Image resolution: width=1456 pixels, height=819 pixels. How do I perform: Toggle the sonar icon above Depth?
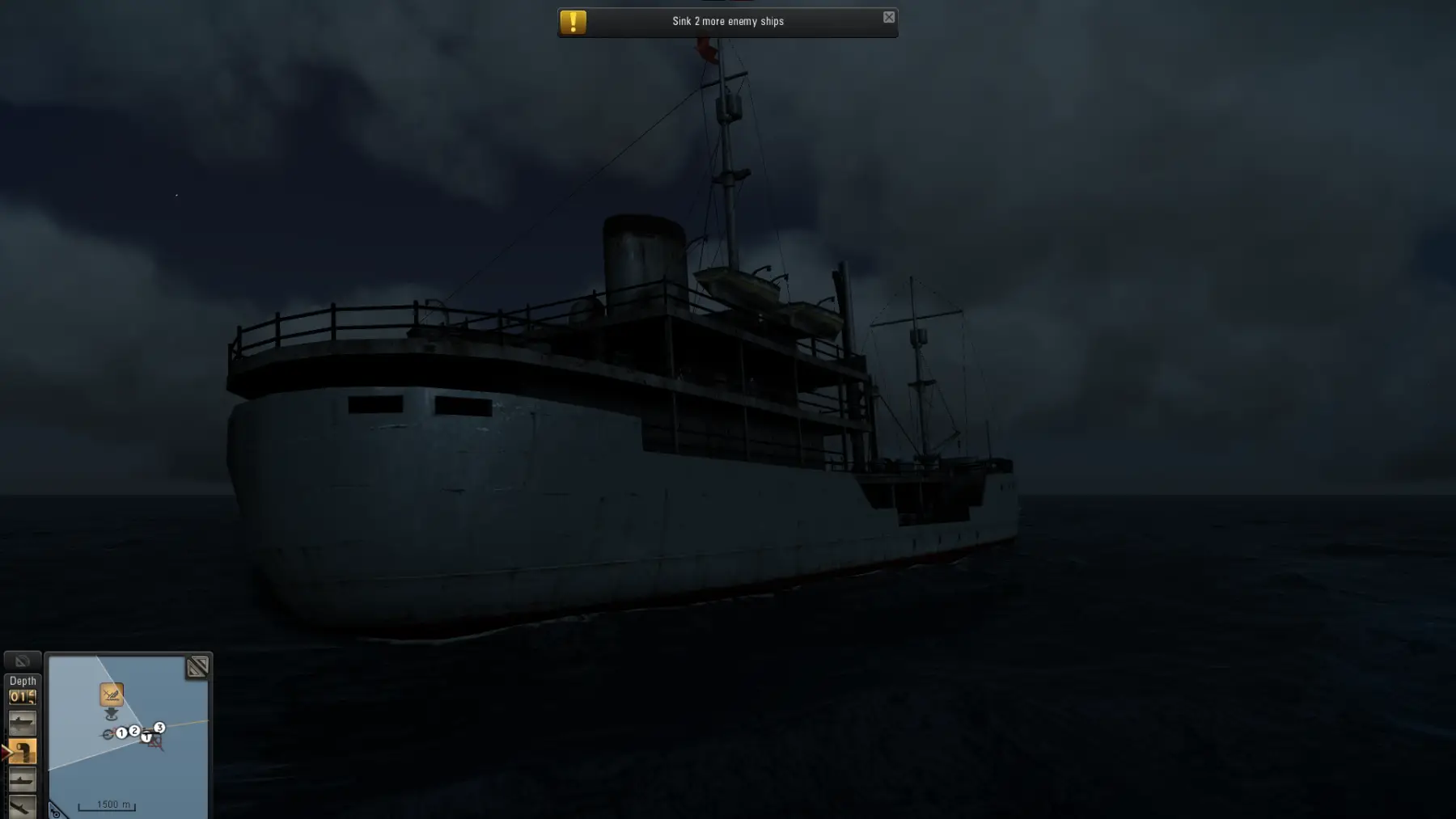(x=22, y=661)
